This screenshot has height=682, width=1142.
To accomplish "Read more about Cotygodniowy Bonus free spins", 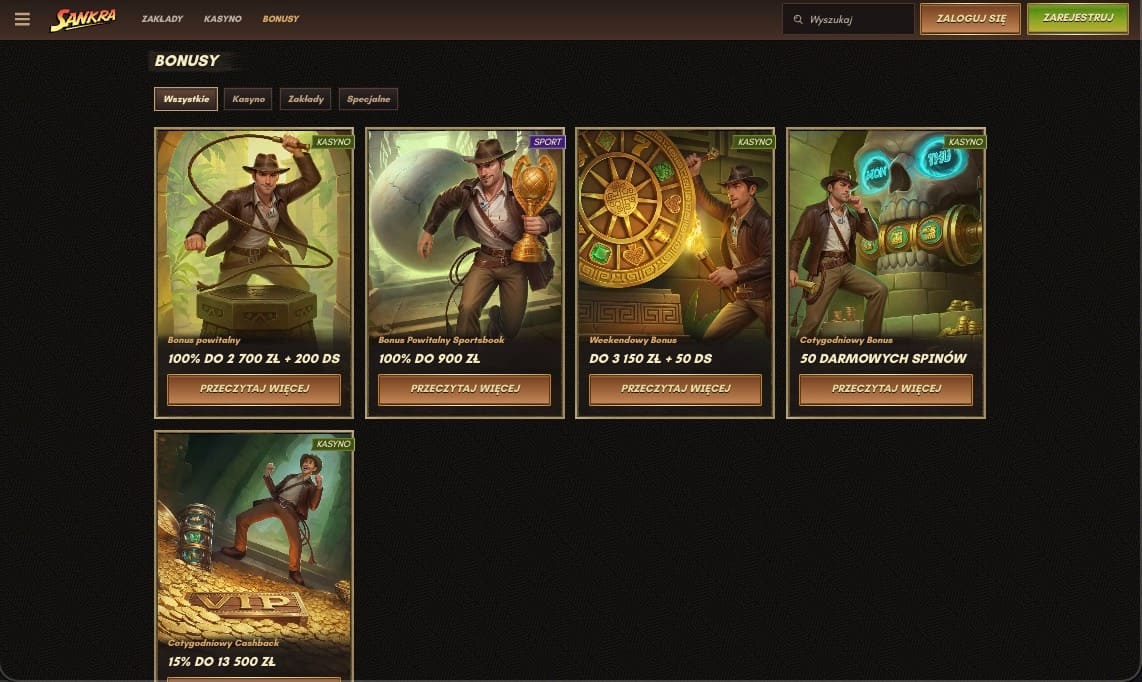I will [x=886, y=389].
